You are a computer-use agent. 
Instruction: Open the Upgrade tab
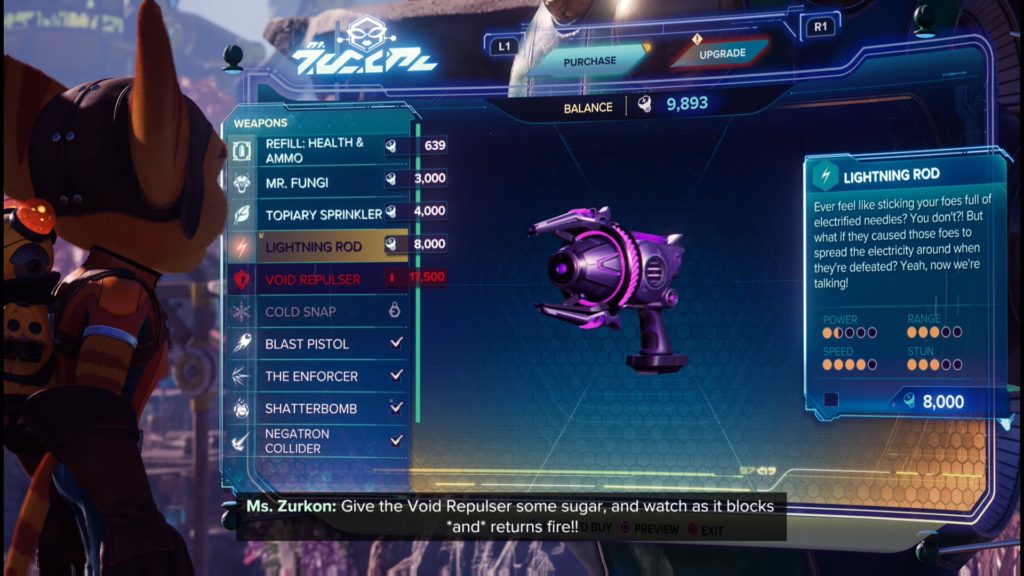tap(722, 53)
